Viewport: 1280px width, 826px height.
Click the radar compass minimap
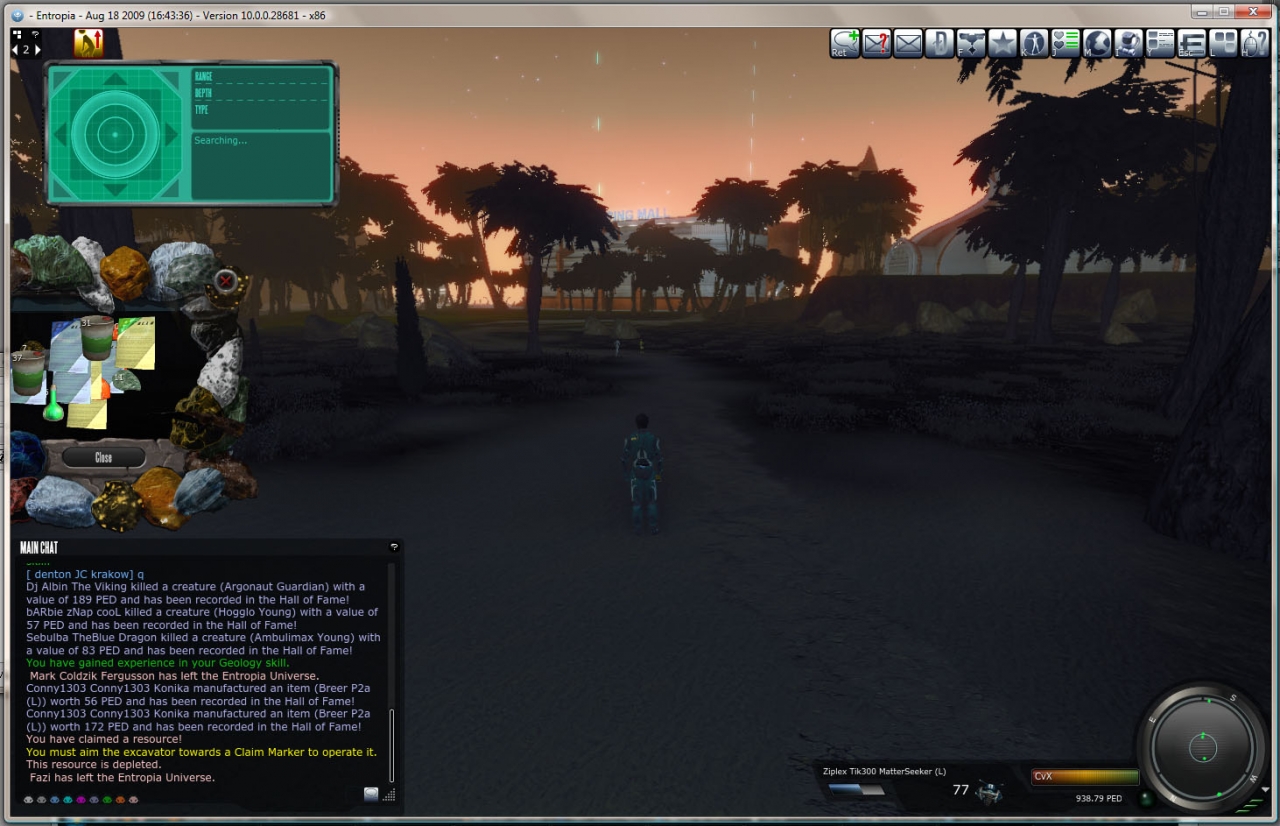click(x=1201, y=746)
